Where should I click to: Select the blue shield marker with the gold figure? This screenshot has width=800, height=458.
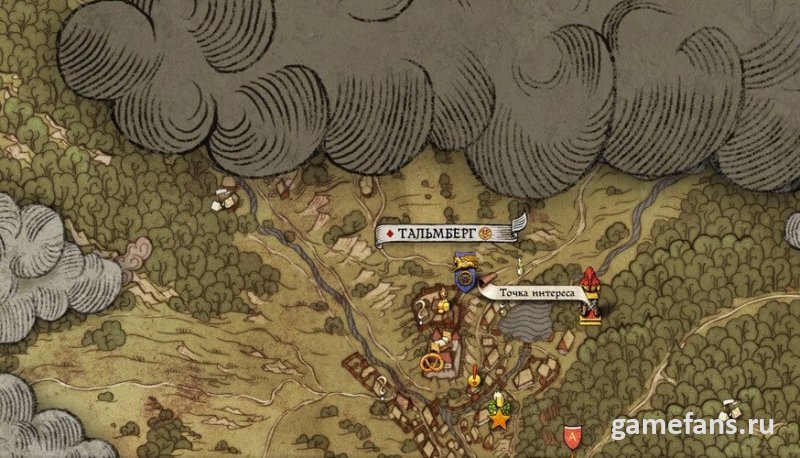click(x=464, y=274)
